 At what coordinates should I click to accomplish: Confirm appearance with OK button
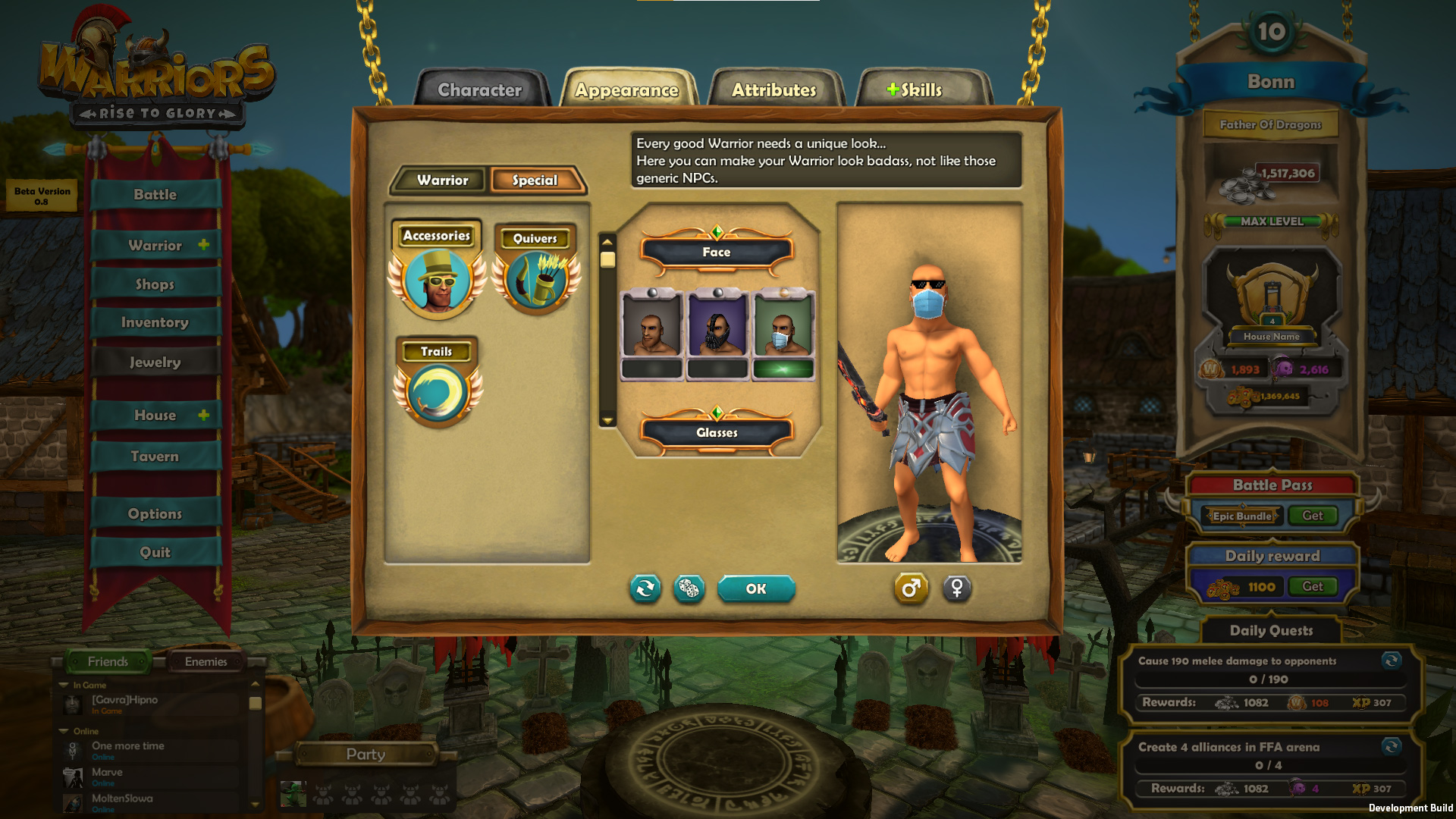pos(756,589)
